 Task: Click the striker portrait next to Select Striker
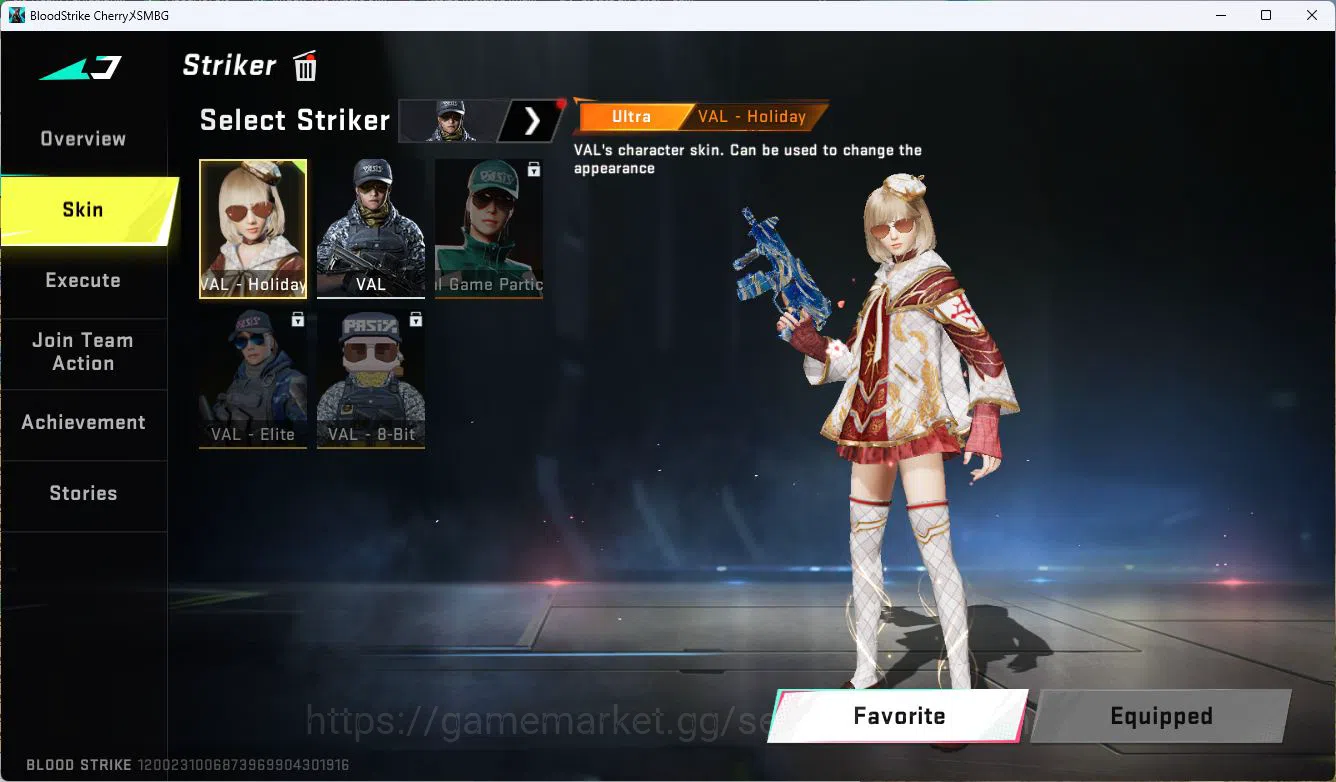point(449,120)
